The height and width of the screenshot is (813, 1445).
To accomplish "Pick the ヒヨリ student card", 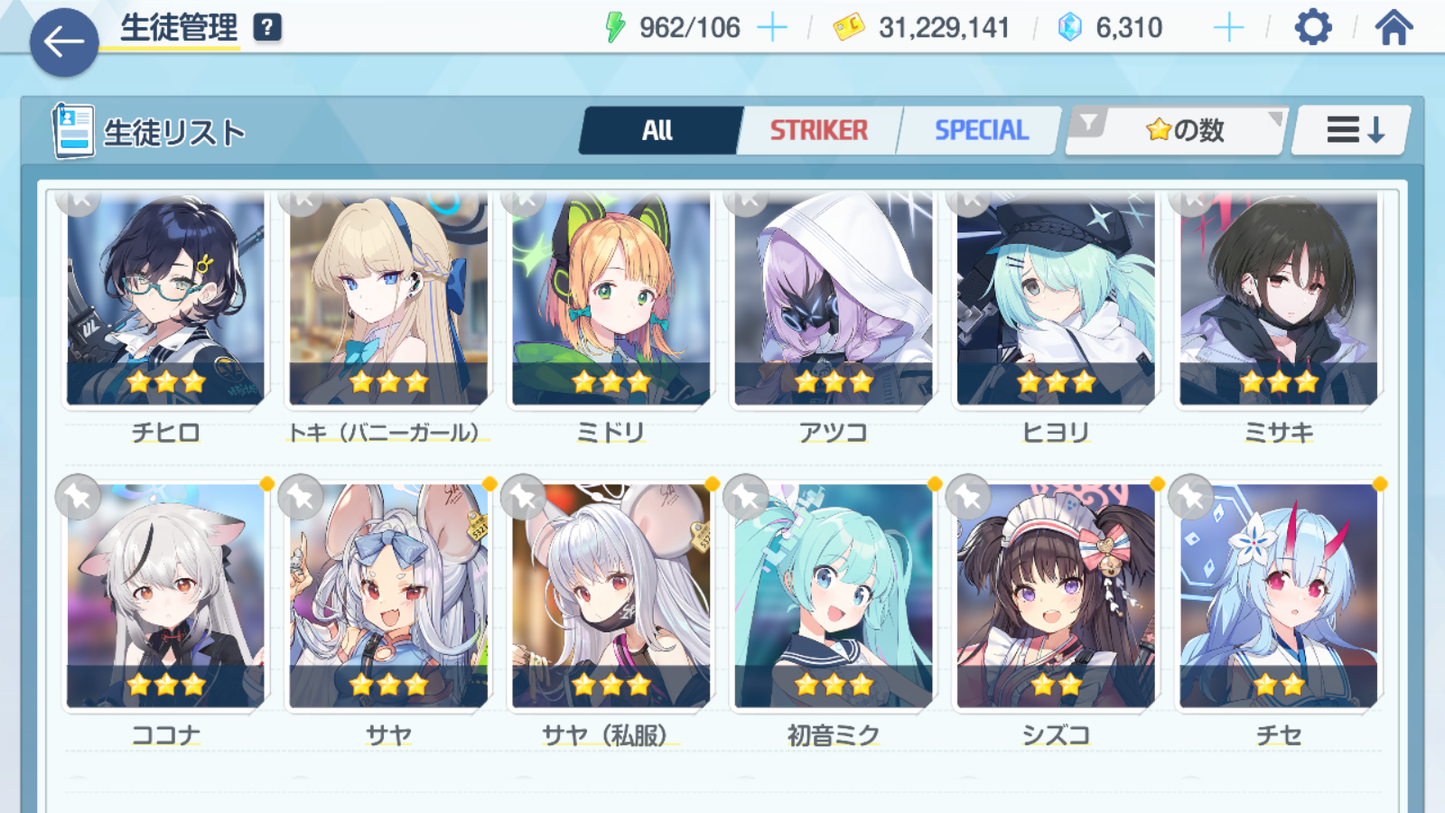I will tap(1055, 300).
